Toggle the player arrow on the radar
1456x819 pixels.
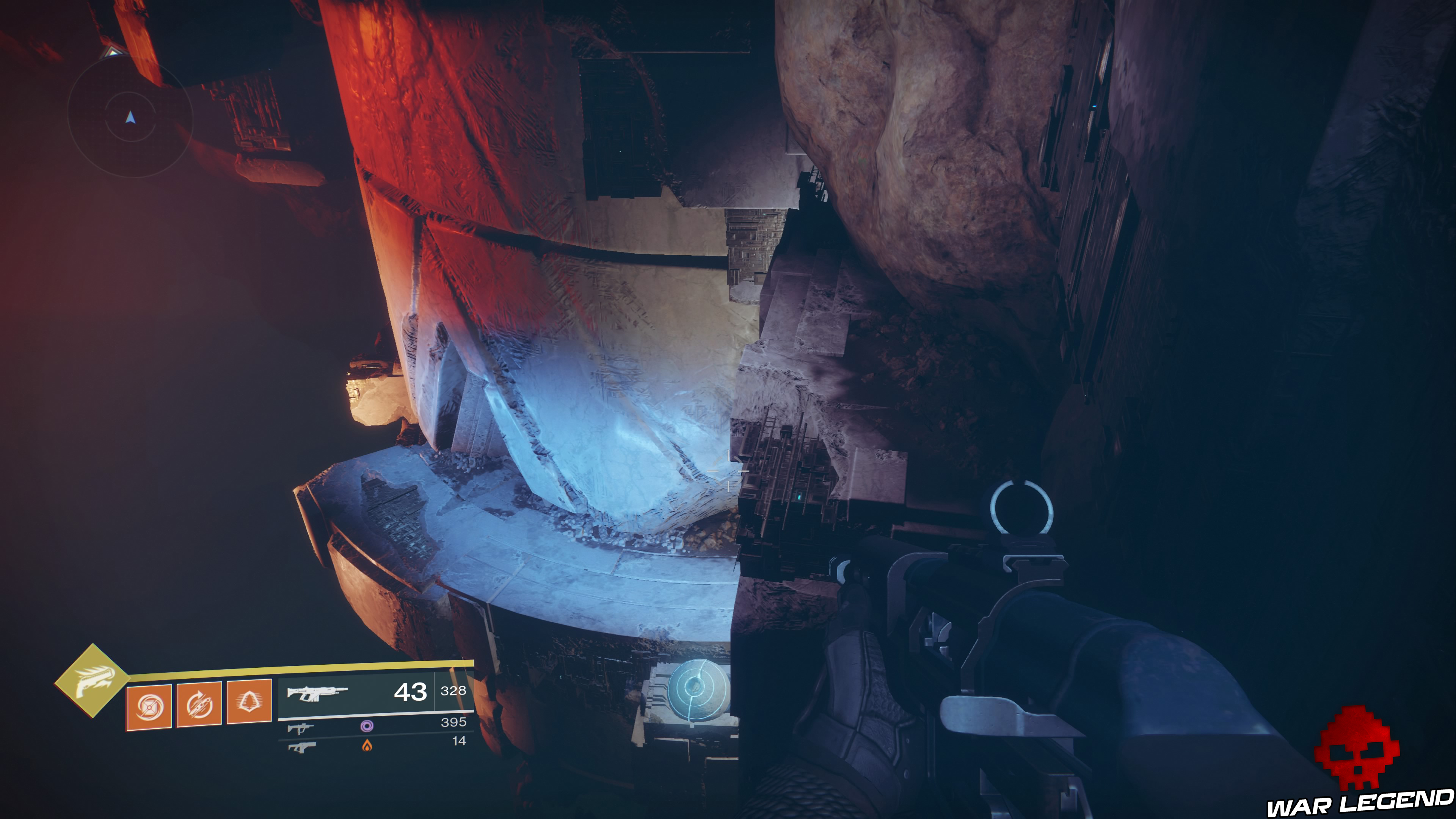[130, 117]
